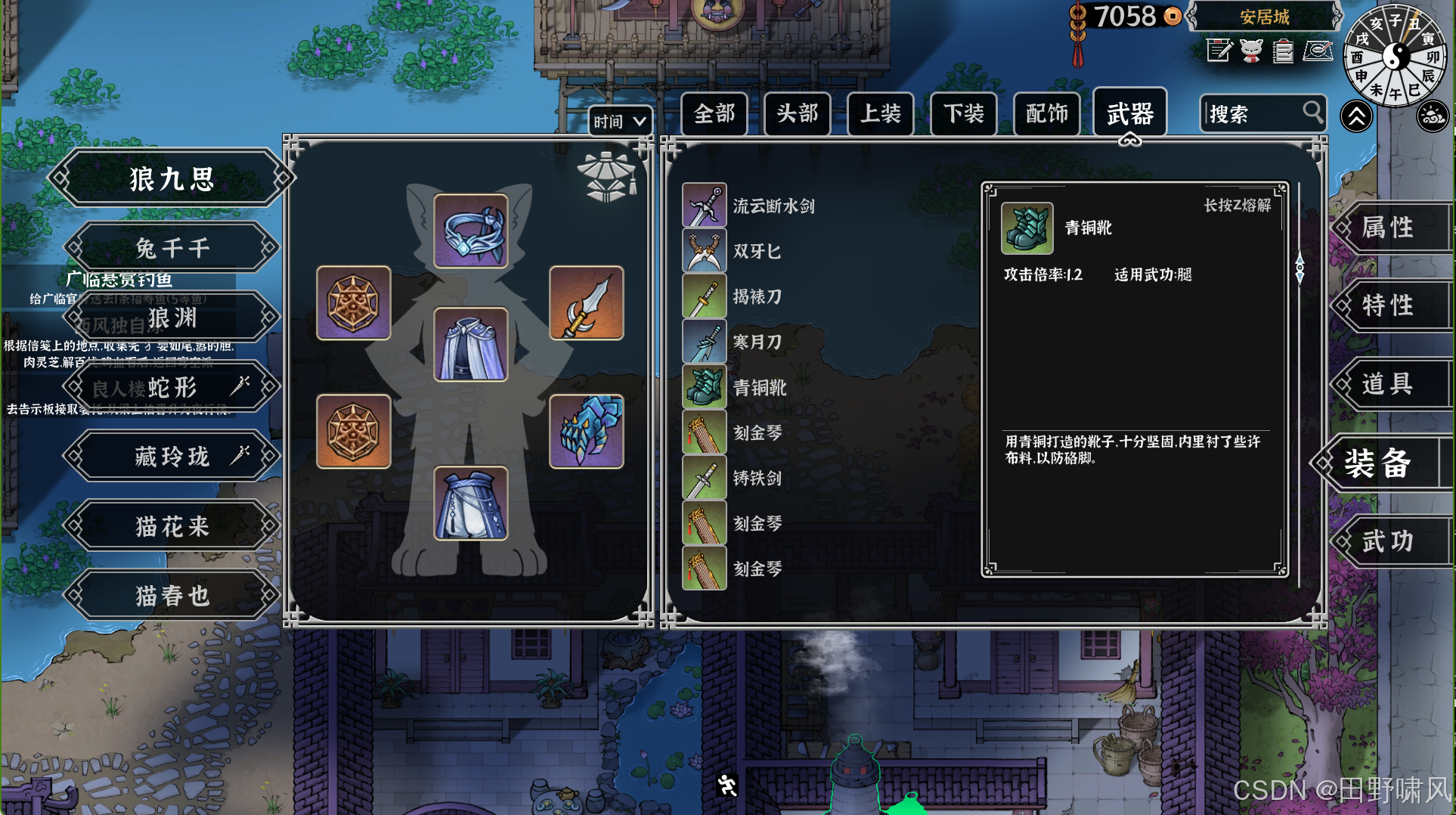Image resolution: width=1456 pixels, height=815 pixels.
Task: Select party member 藏玲珑
Action: pyautogui.click(x=172, y=457)
